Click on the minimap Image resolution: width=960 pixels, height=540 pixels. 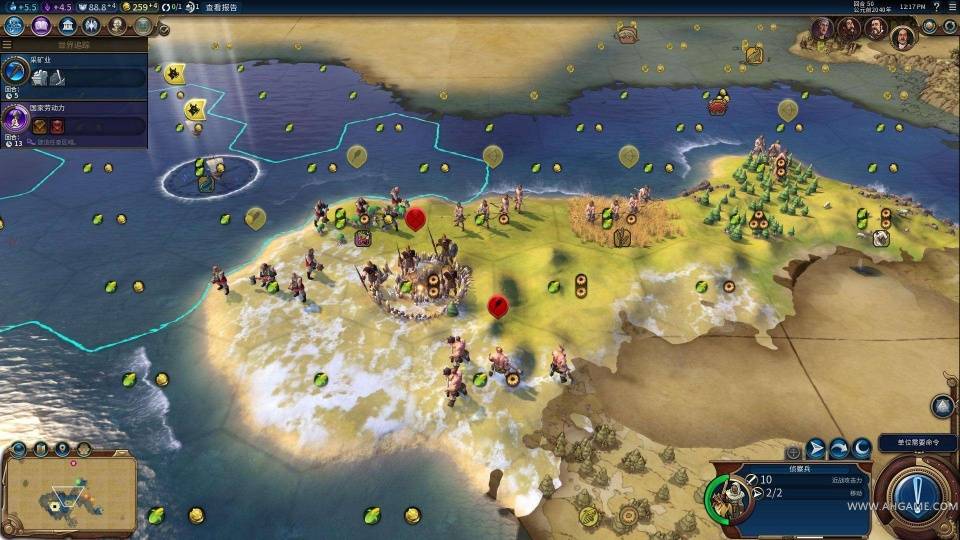pyautogui.click(x=69, y=494)
